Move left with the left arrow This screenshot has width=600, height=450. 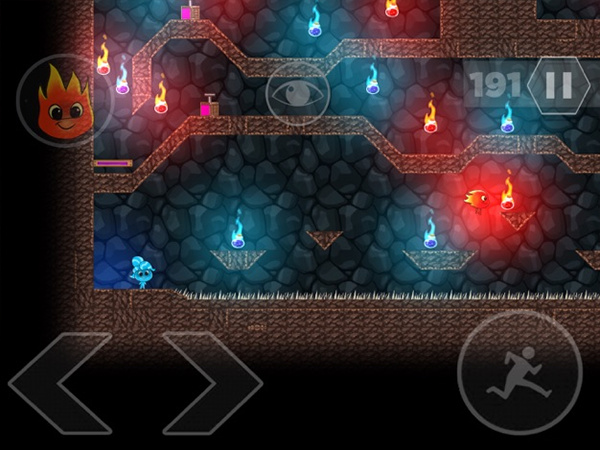tap(60, 382)
